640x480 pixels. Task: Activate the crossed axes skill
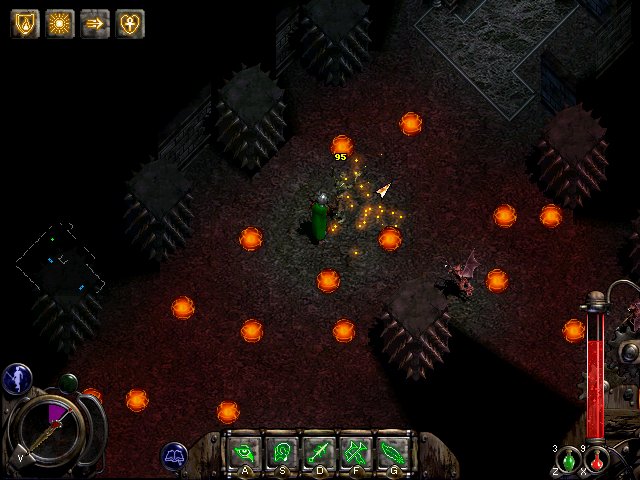coord(354,452)
